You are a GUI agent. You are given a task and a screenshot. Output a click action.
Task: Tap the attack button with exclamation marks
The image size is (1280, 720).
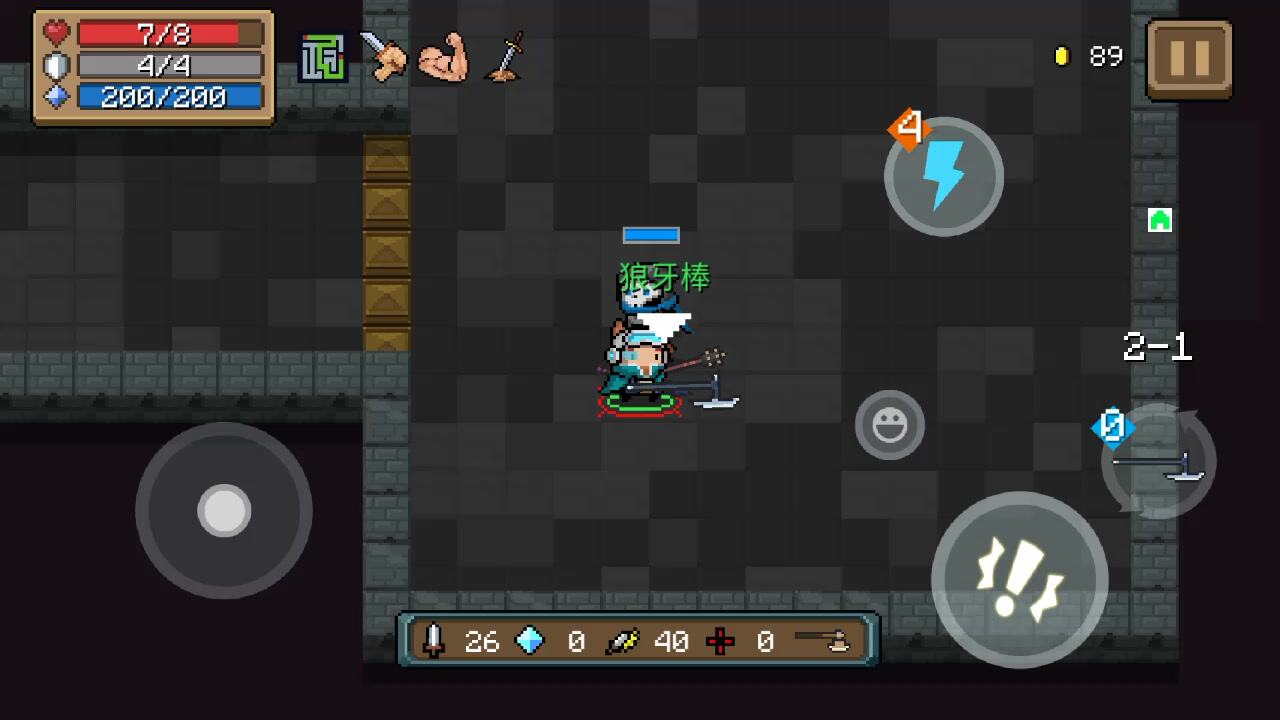[x=1019, y=579]
